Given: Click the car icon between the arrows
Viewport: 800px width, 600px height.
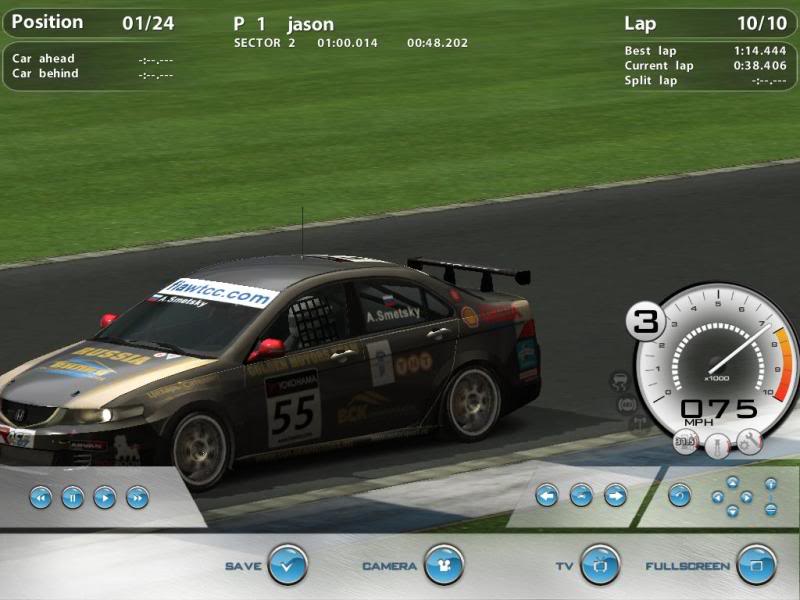Looking at the screenshot, I should click(x=581, y=494).
